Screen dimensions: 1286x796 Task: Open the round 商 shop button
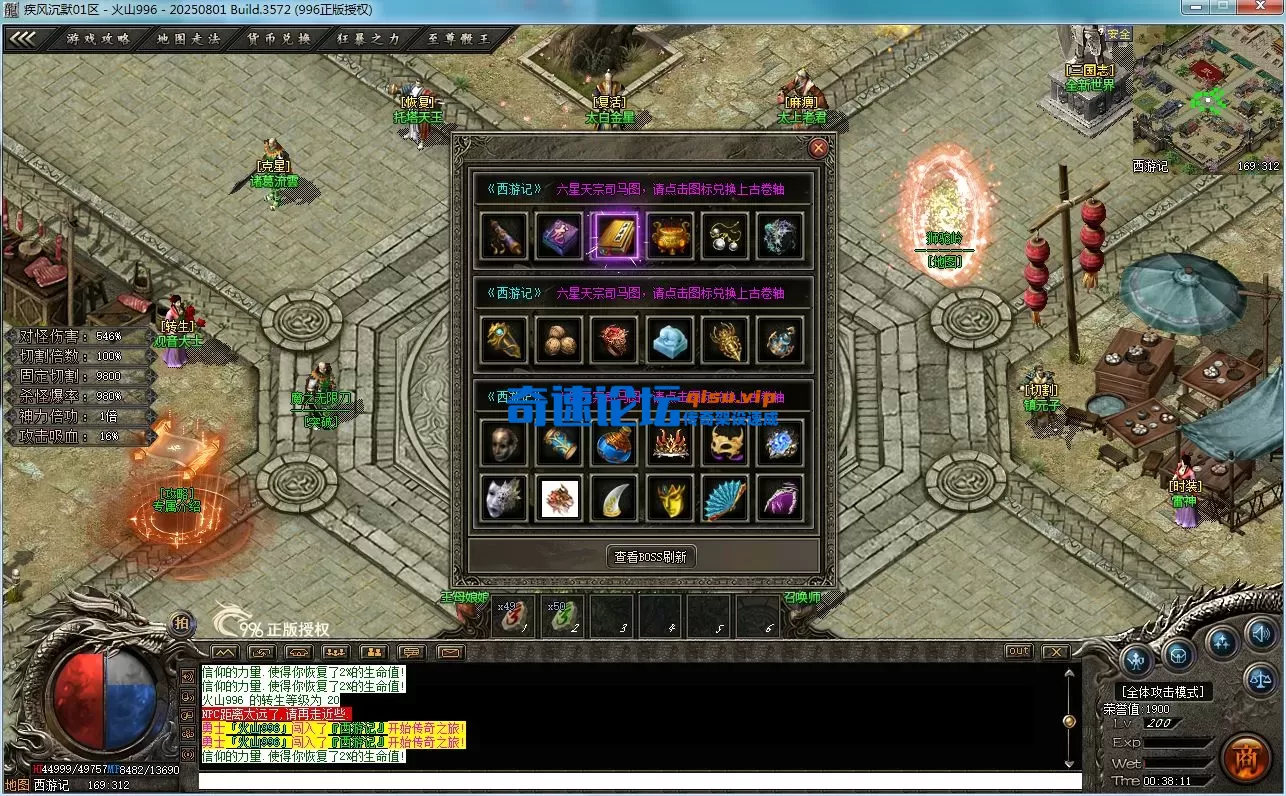click(x=1245, y=757)
